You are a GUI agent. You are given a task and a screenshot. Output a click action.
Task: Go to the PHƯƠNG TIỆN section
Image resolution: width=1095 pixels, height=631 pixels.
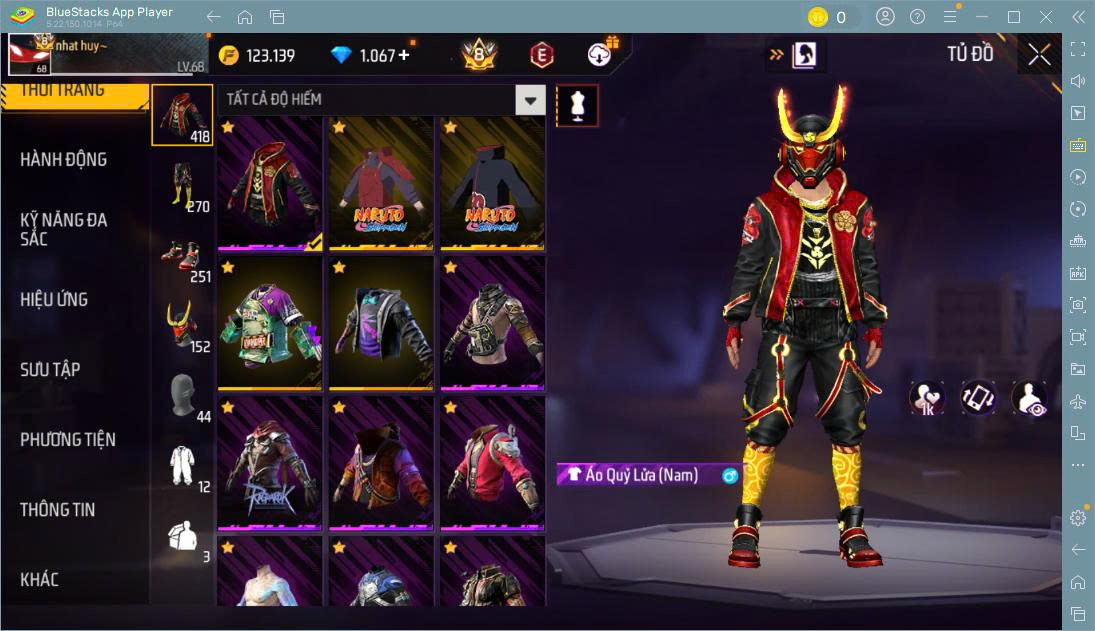pyautogui.click(x=68, y=440)
